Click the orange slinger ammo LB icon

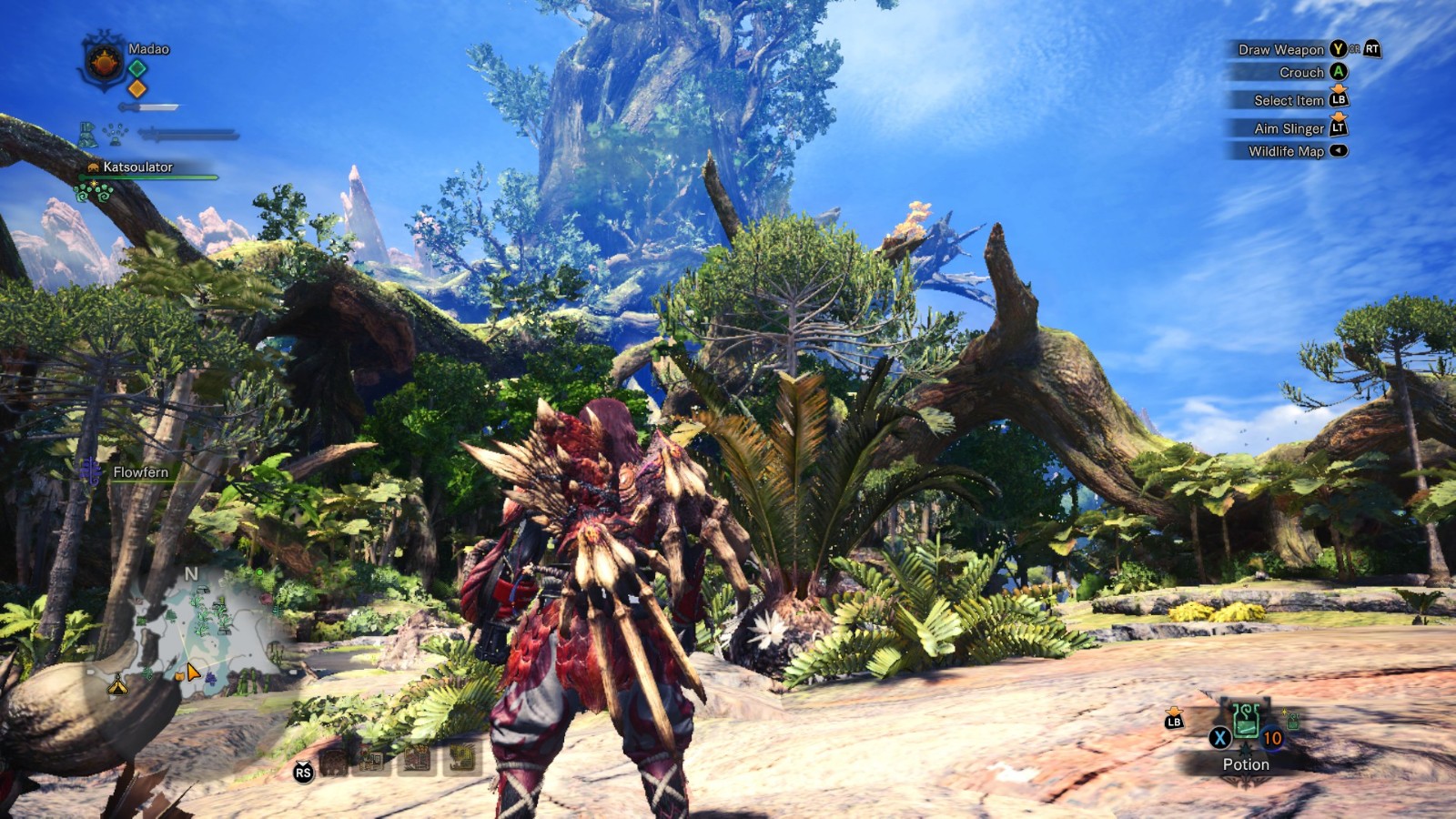click(1174, 720)
